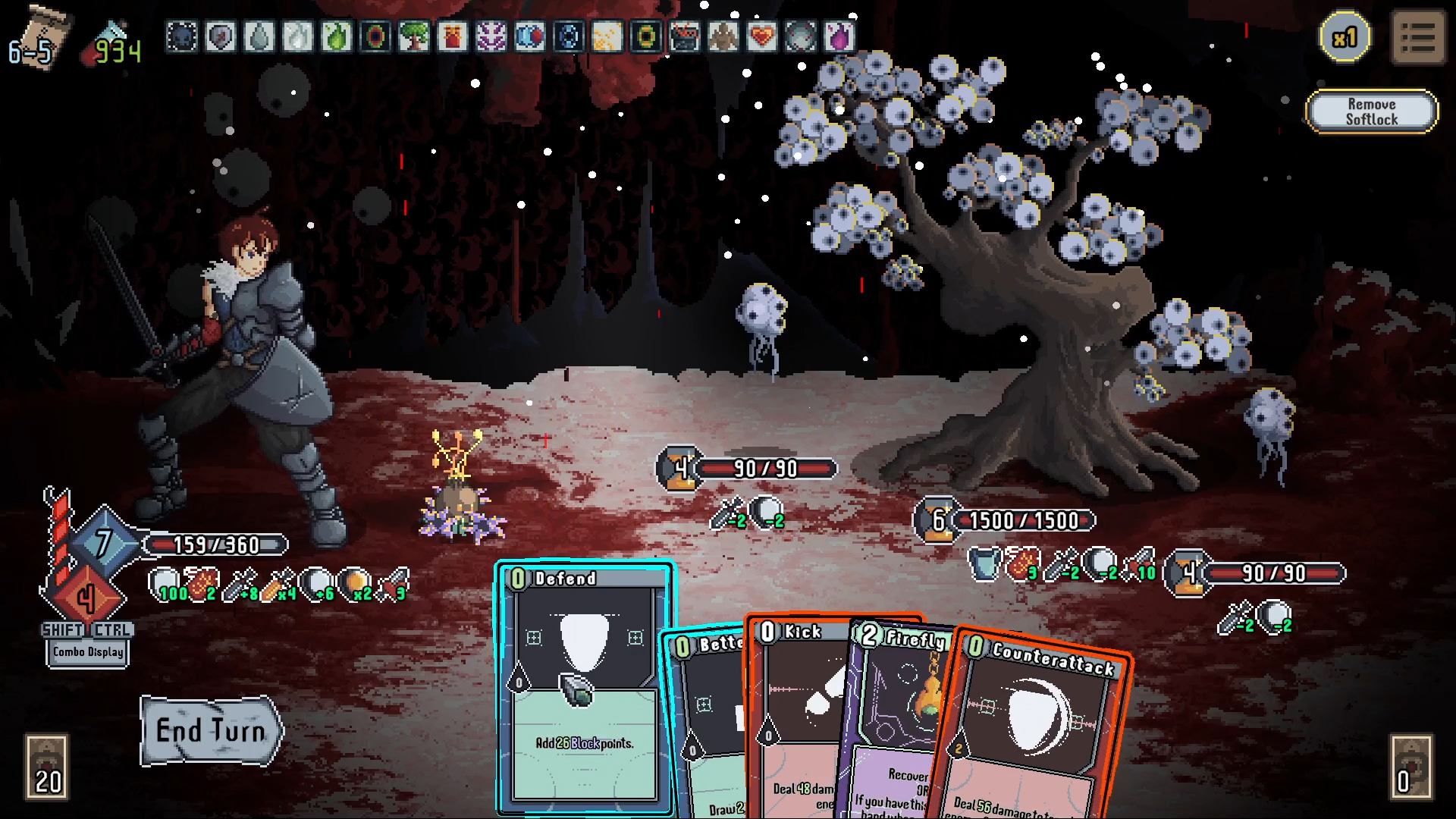View the draw pile showing 20
This screenshot has width=1456, height=819.
pos(47,767)
